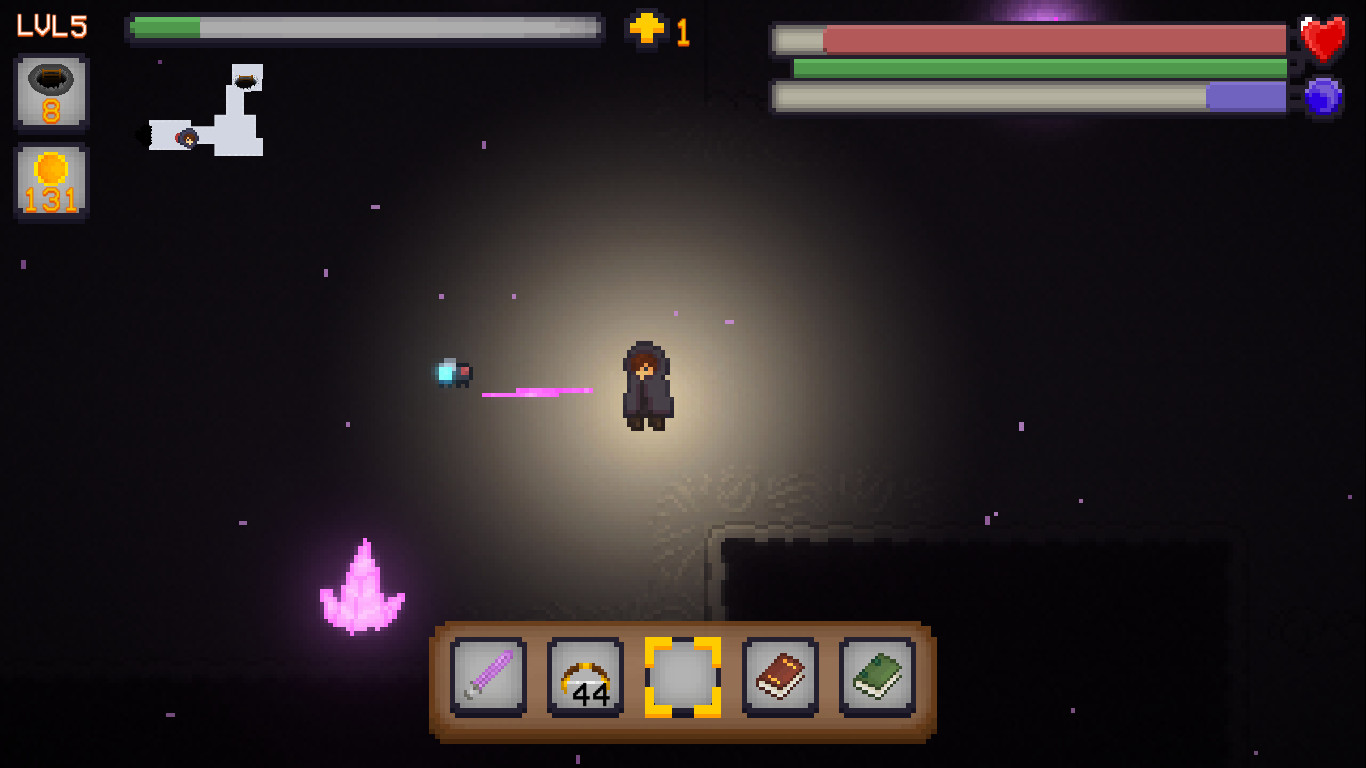Select the golden halo item showing 44

(584, 676)
